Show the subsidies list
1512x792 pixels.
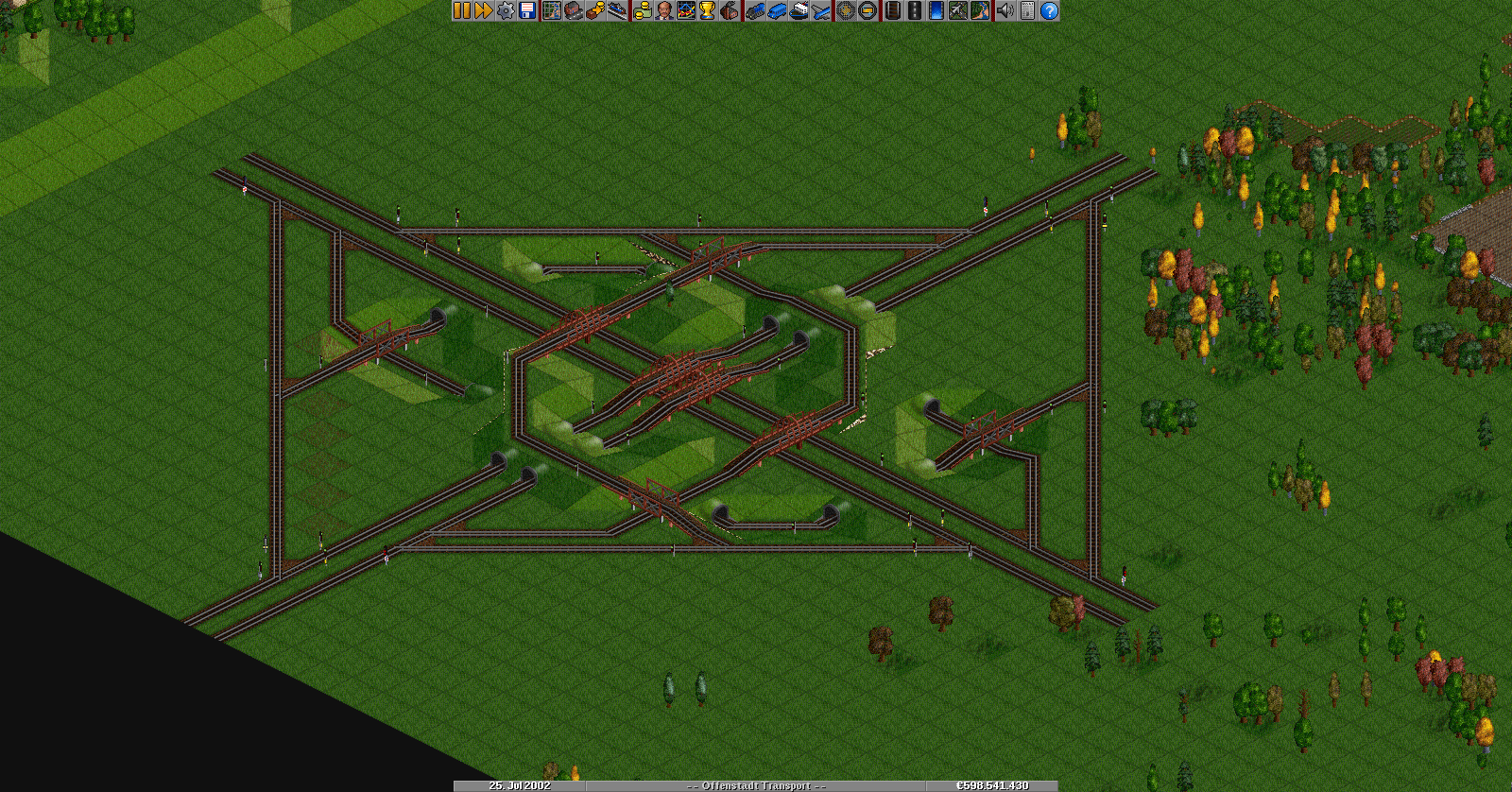tap(594, 10)
